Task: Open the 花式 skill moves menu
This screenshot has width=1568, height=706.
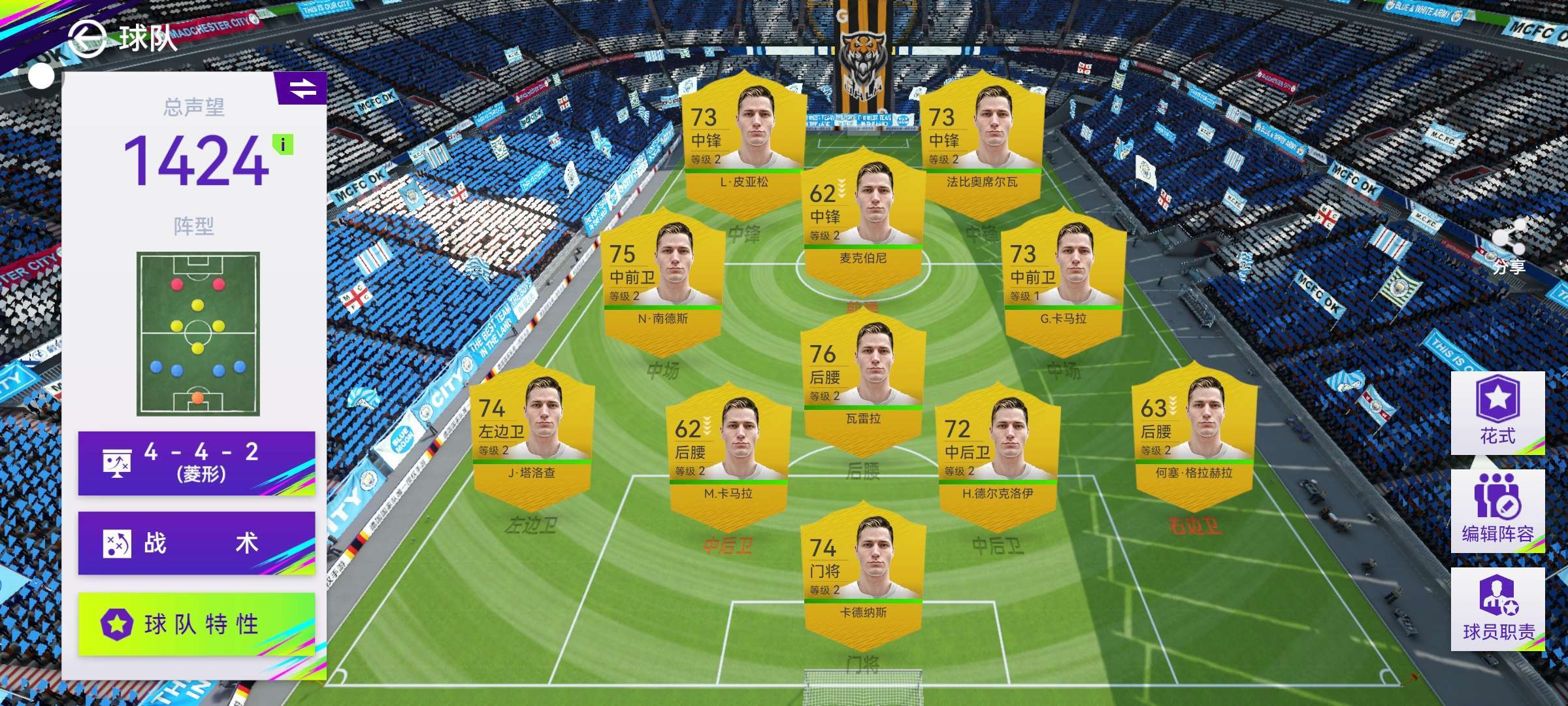Action: 1497,412
